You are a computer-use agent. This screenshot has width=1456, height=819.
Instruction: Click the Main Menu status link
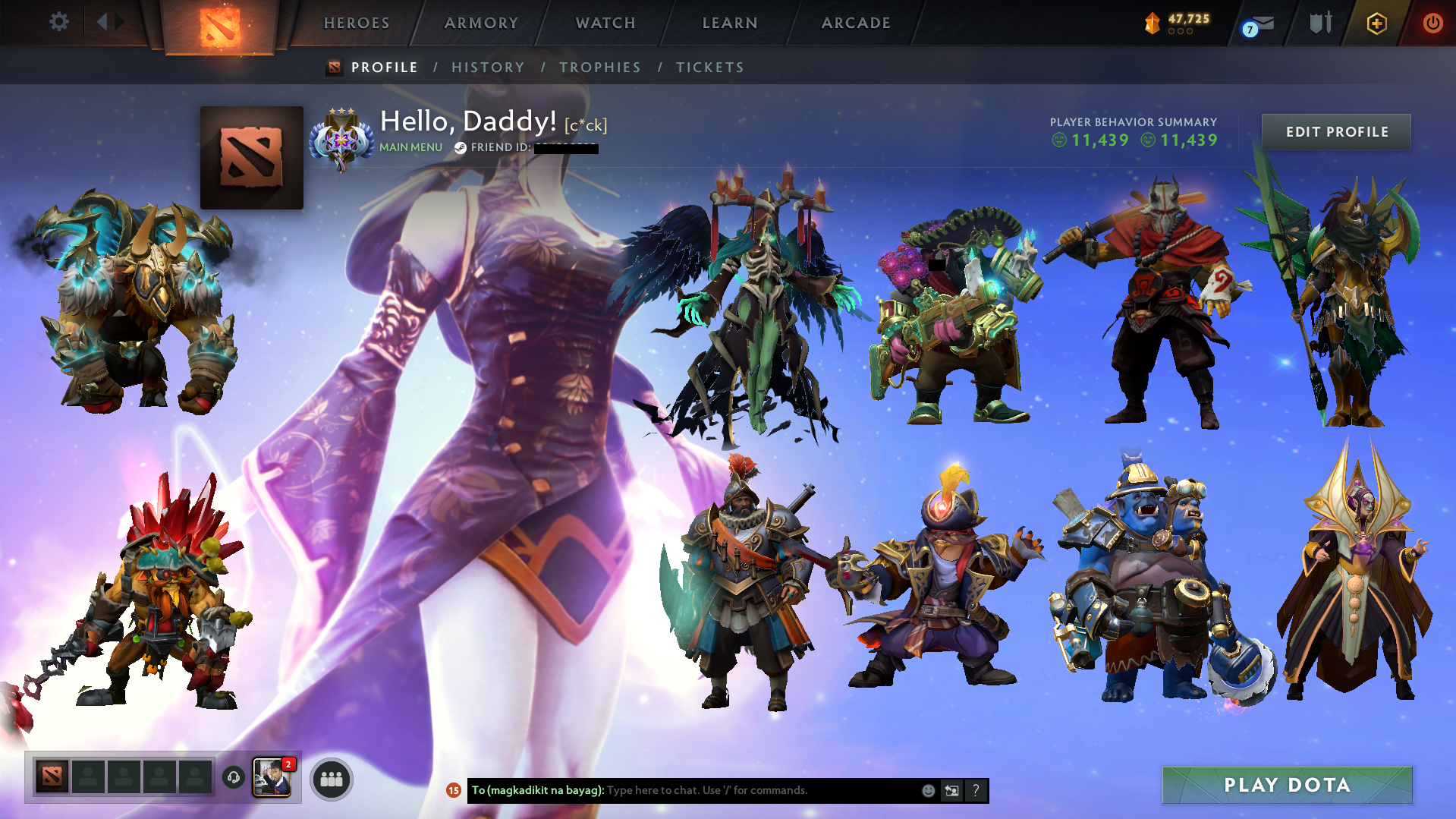point(410,147)
